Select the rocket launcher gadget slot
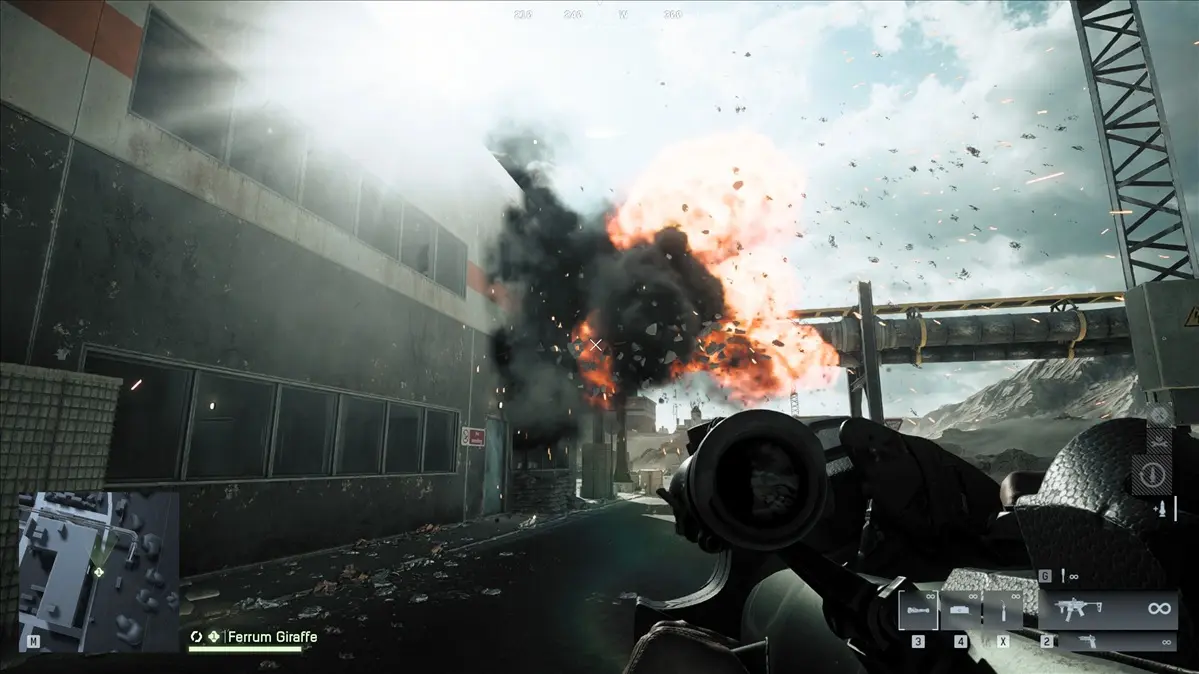 click(x=917, y=609)
